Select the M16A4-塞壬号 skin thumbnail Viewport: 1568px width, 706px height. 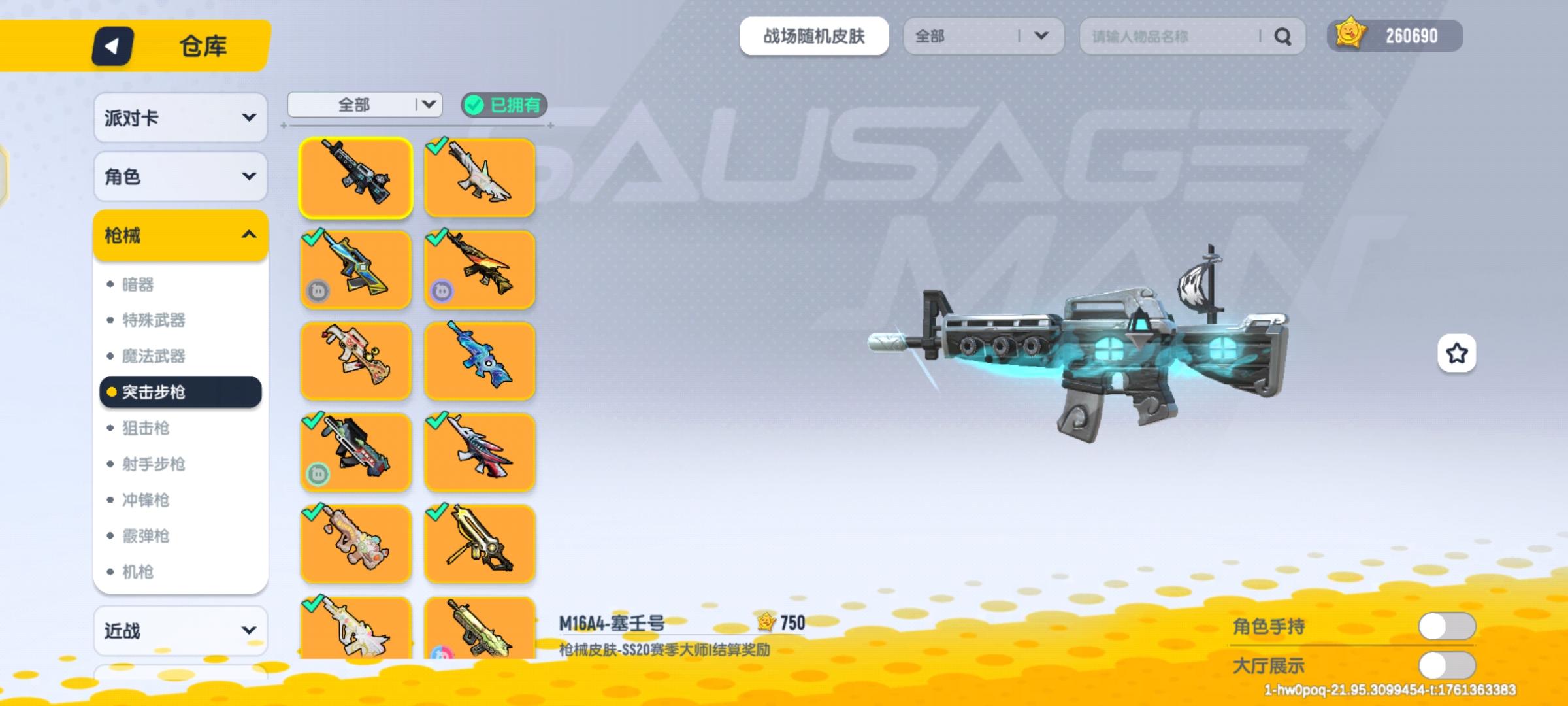(x=355, y=177)
